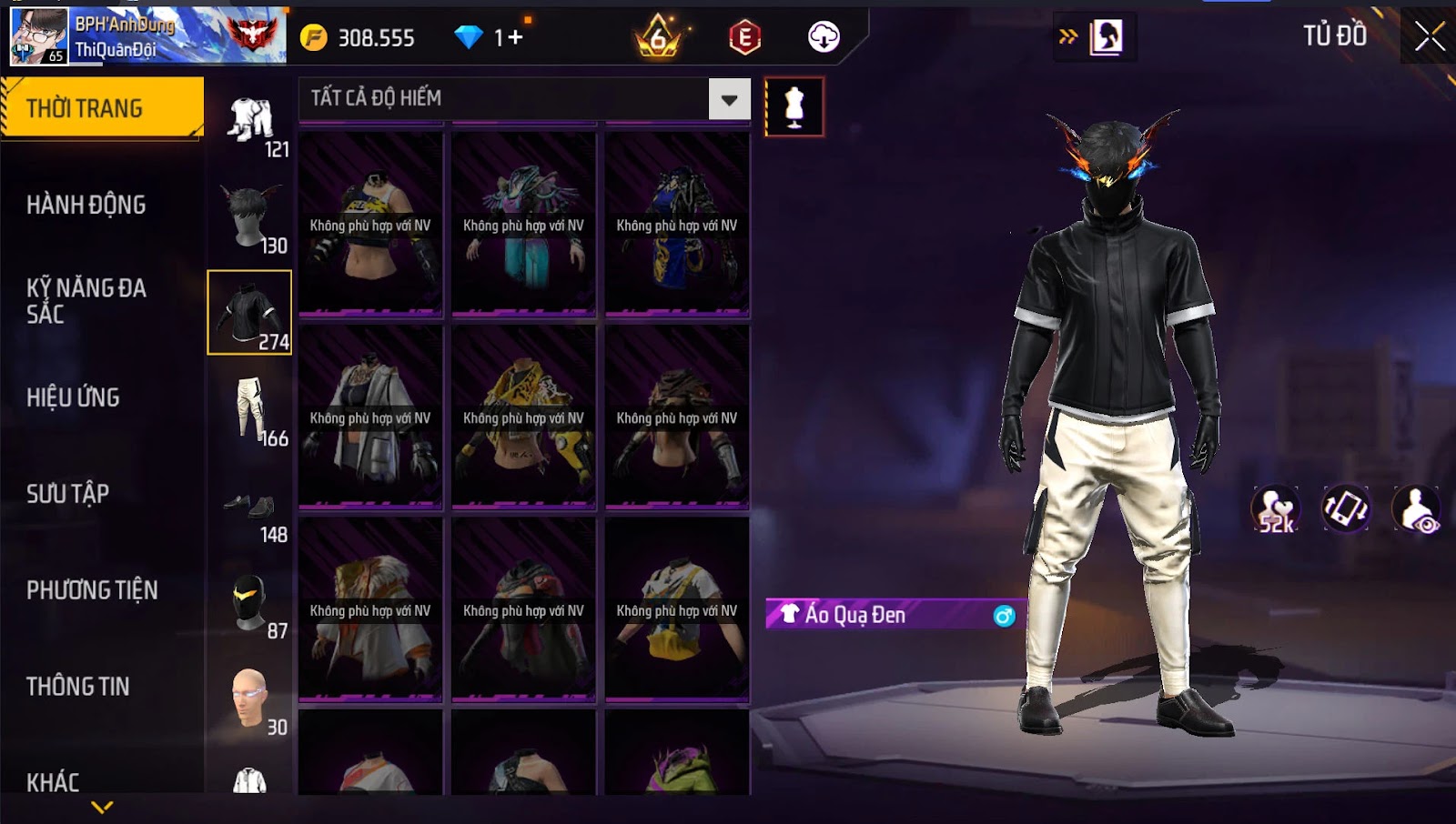Open the cloud download icon
The image size is (1456, 824).
(x=824, y=37)
